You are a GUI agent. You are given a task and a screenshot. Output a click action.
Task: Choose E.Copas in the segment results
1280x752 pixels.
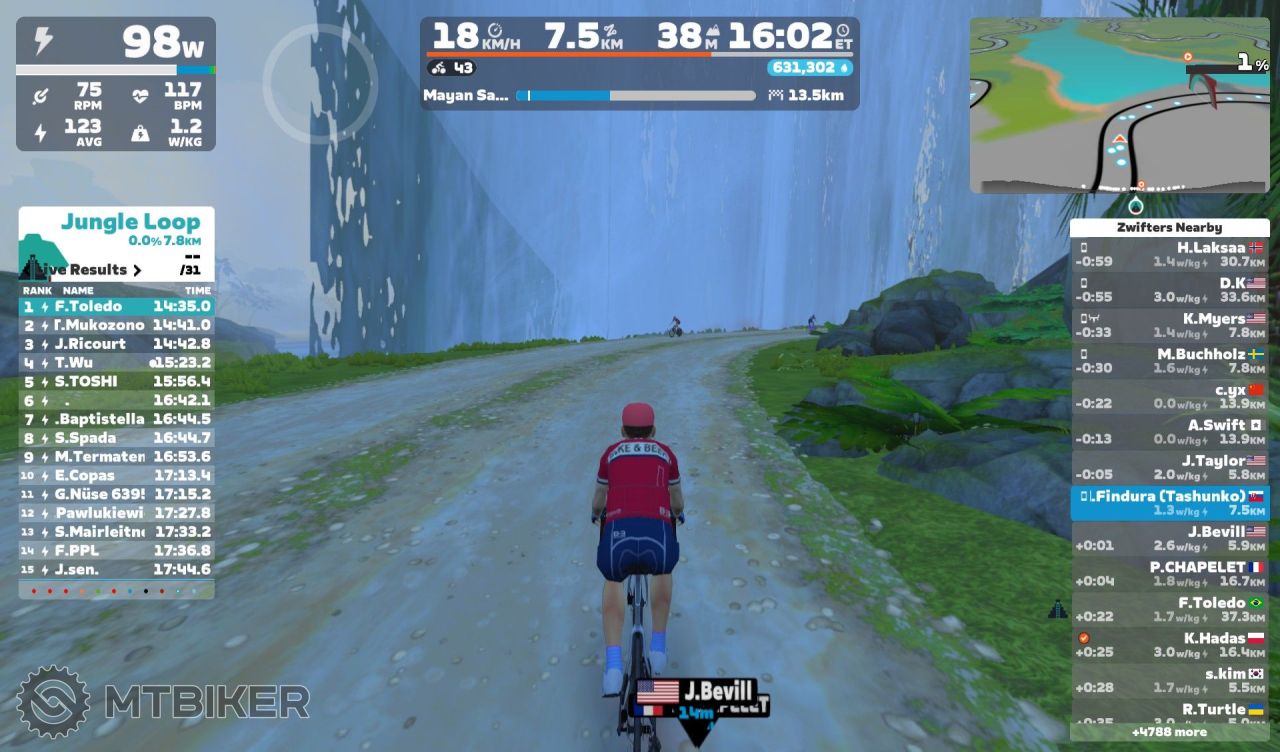pos(116,476)
